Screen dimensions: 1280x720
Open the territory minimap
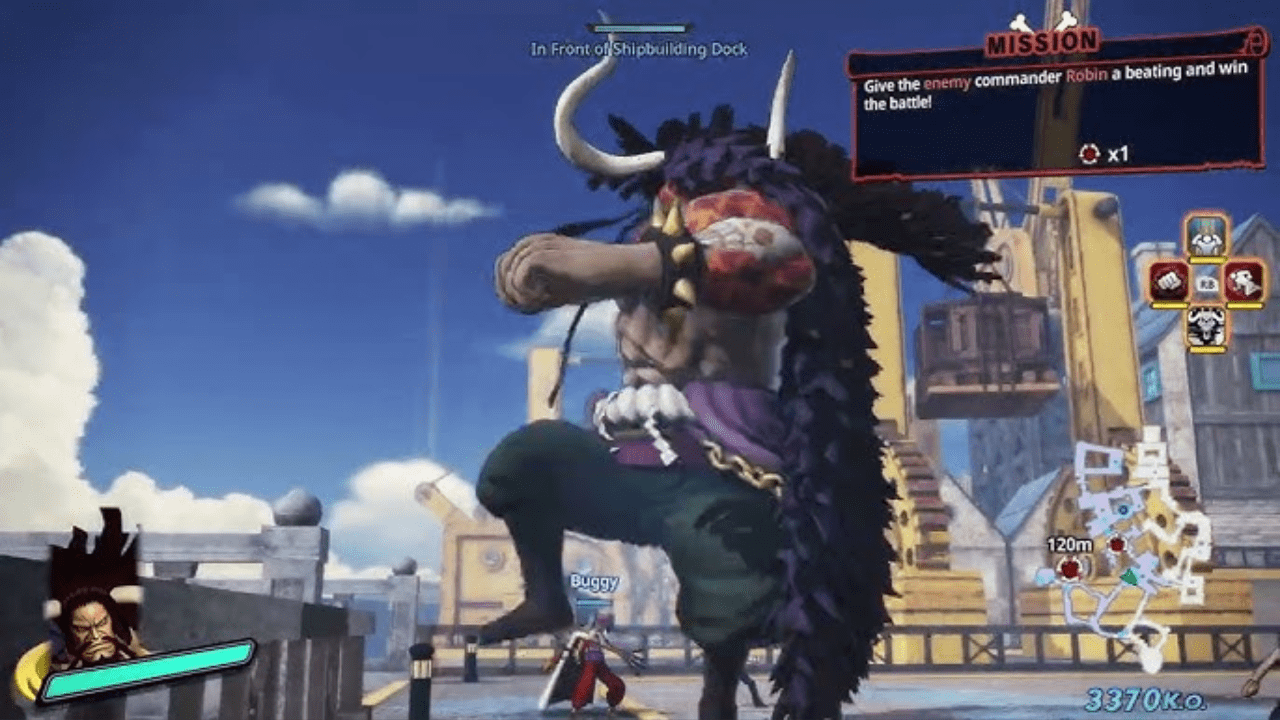pos(1128,545)
